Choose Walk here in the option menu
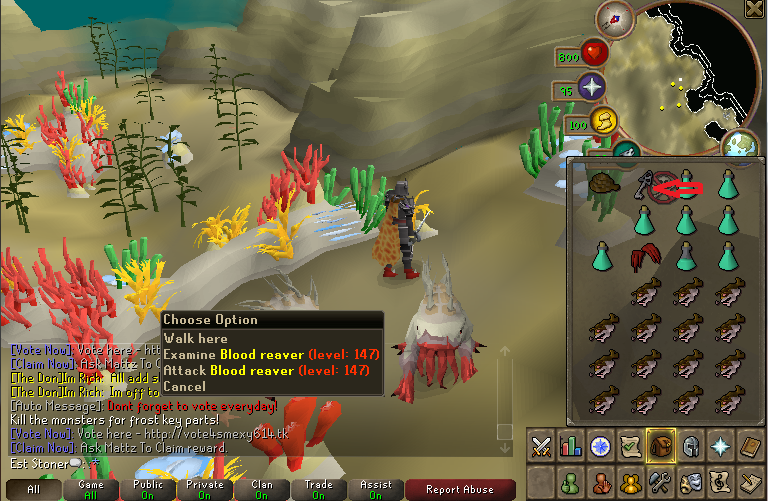This screenshot has width=768, height=501. [x=196, y=339]
